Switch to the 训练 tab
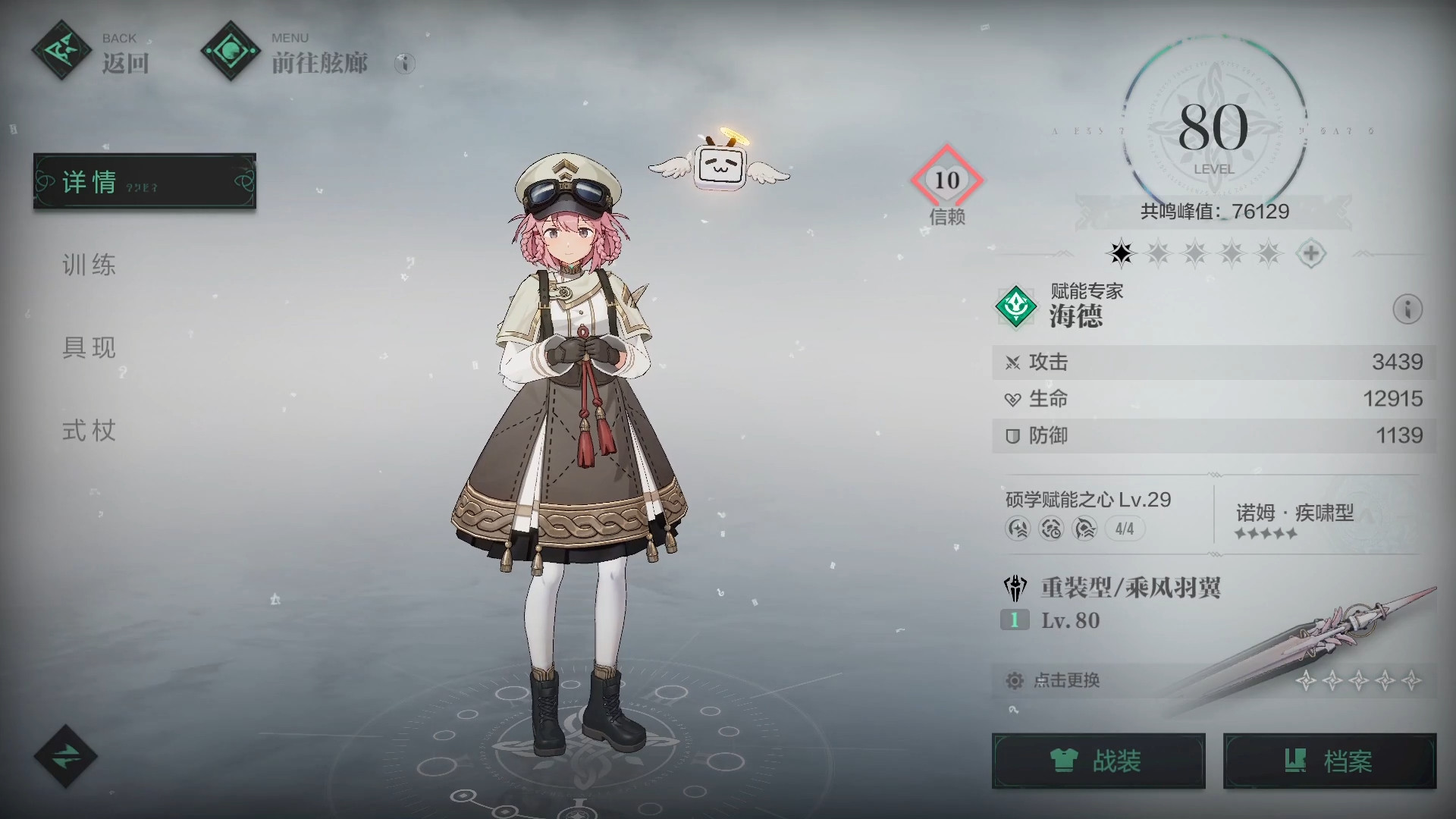 [x=89, y=265]
